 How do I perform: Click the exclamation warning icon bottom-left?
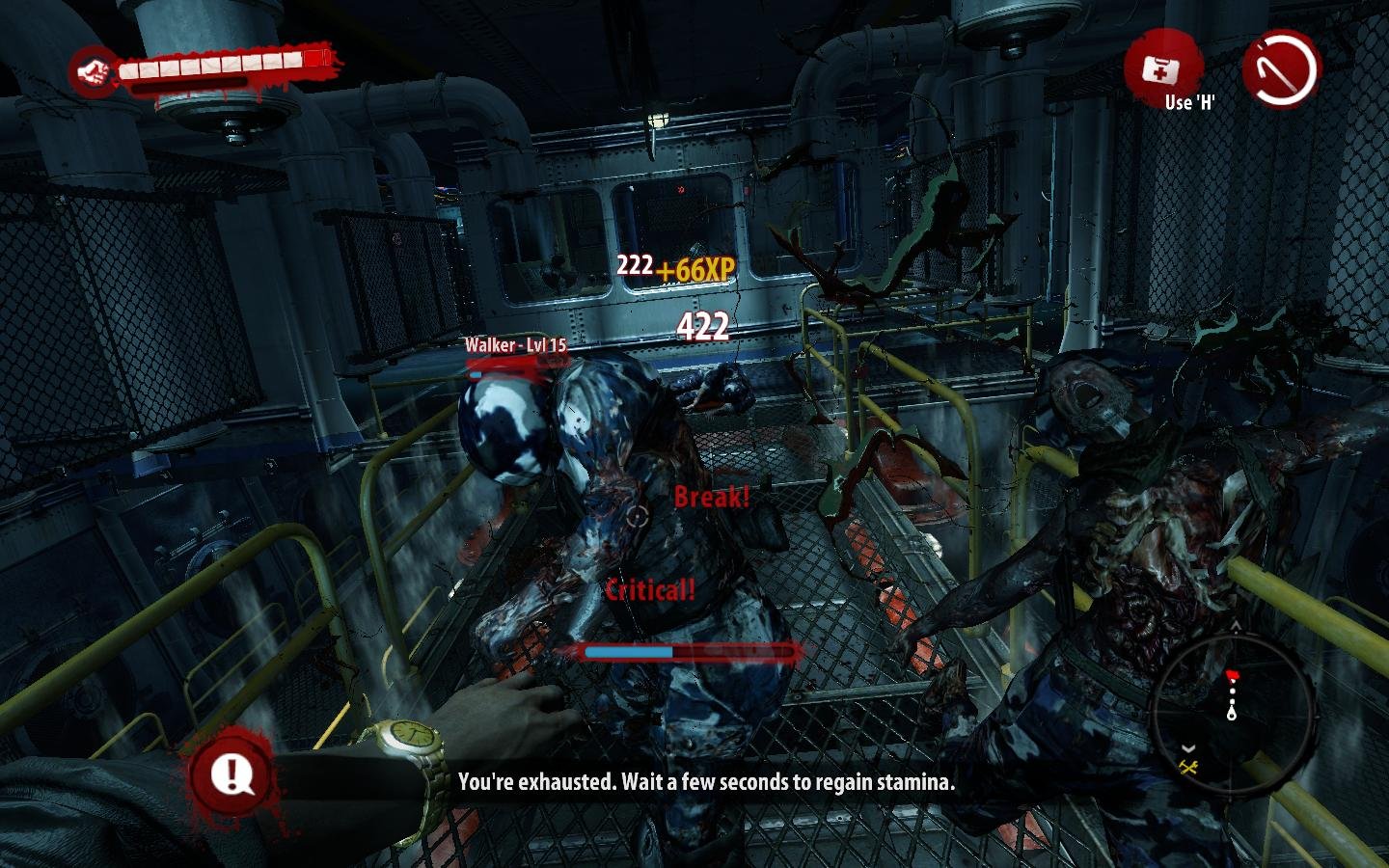pos(231,773)
